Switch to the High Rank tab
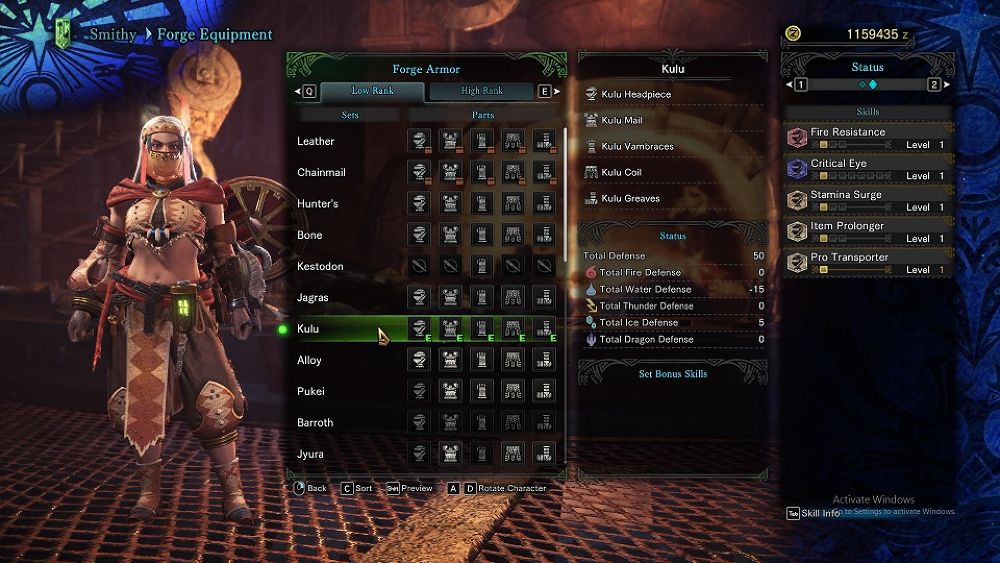The image size is (1000, 563). tap(482, 91)
